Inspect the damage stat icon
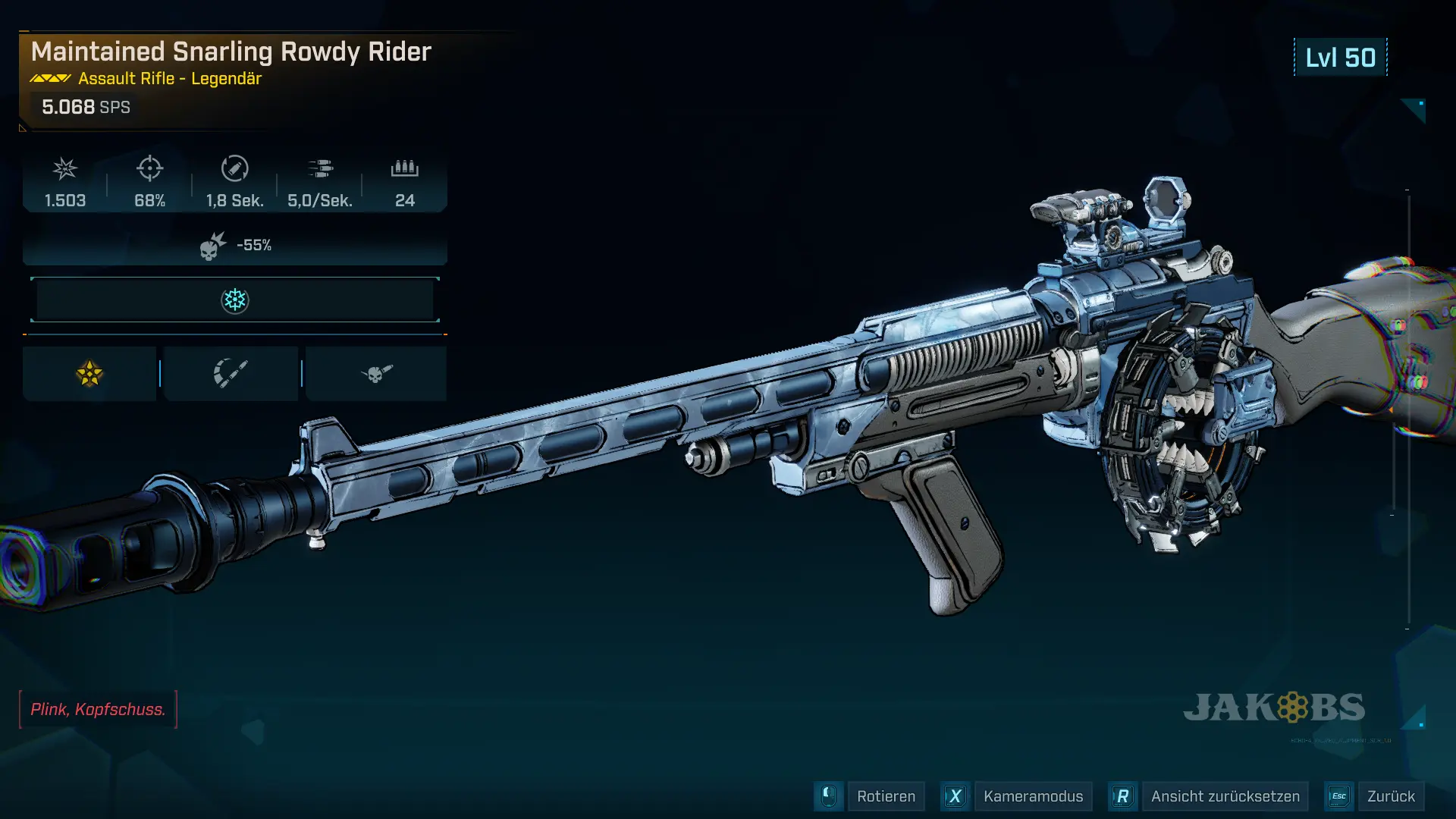 [x=65, y=168]
